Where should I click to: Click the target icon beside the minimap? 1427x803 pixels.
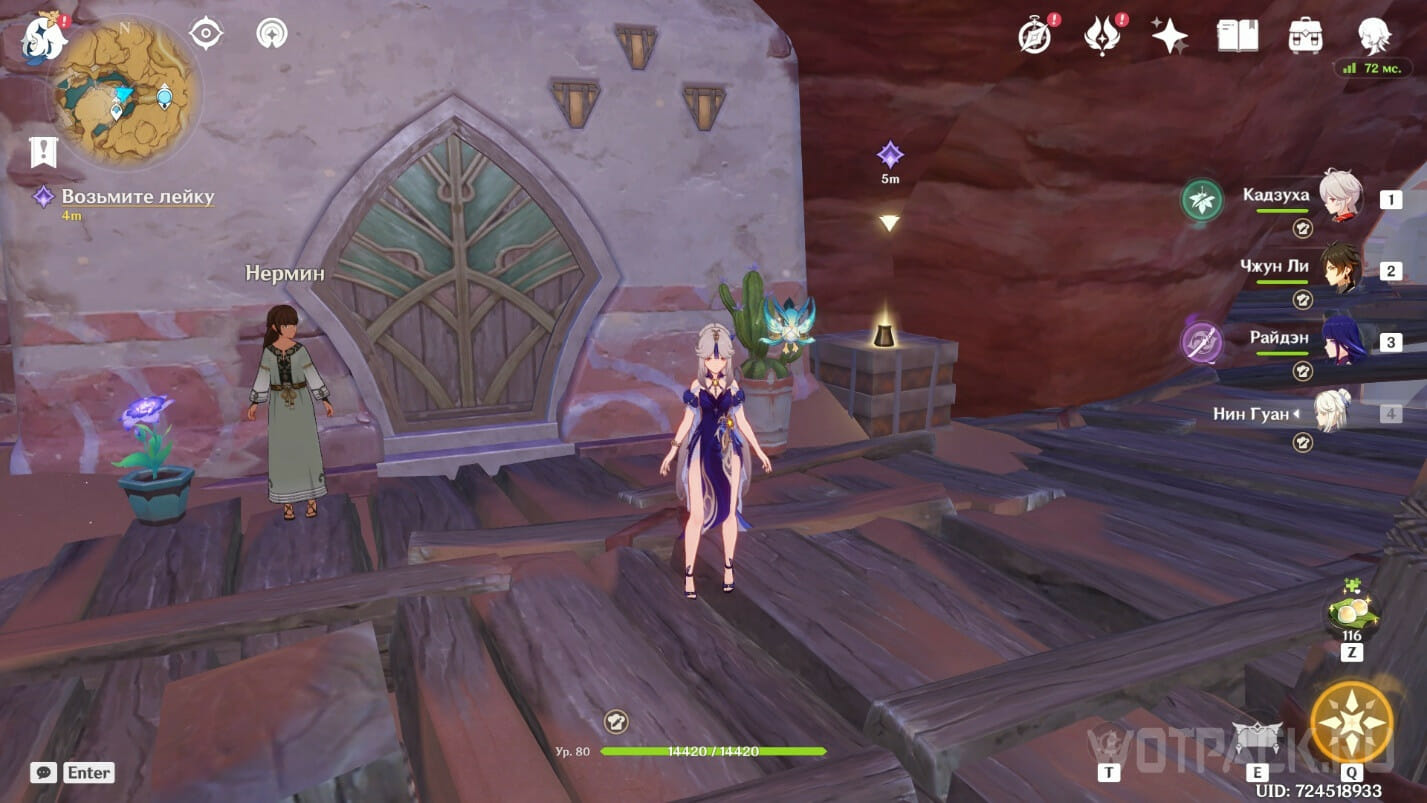(x=206, y=34)
